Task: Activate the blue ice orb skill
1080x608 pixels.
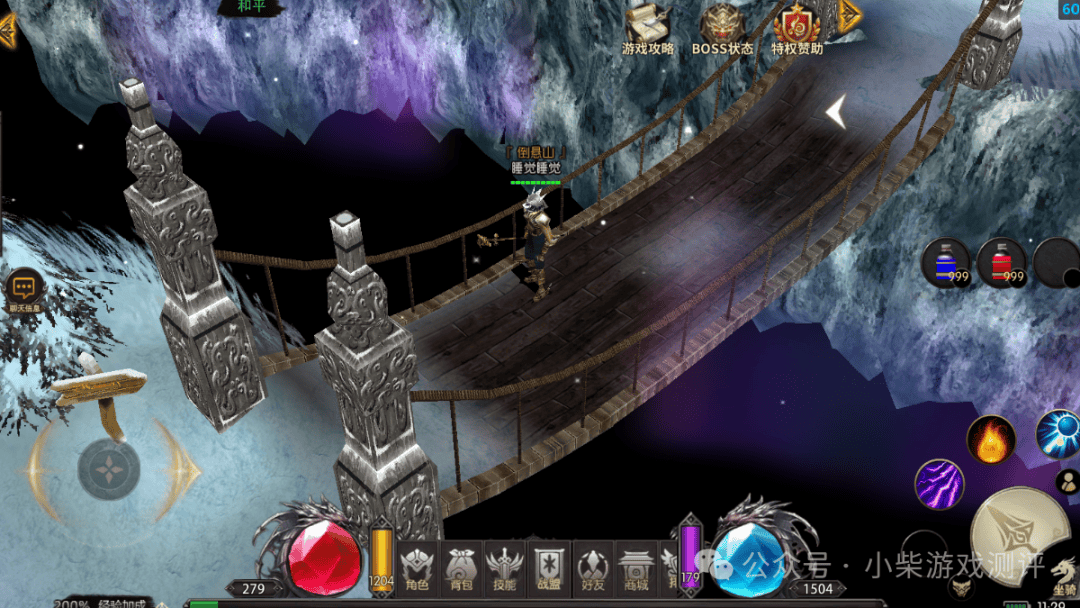Action: (x=1058, y=433)
